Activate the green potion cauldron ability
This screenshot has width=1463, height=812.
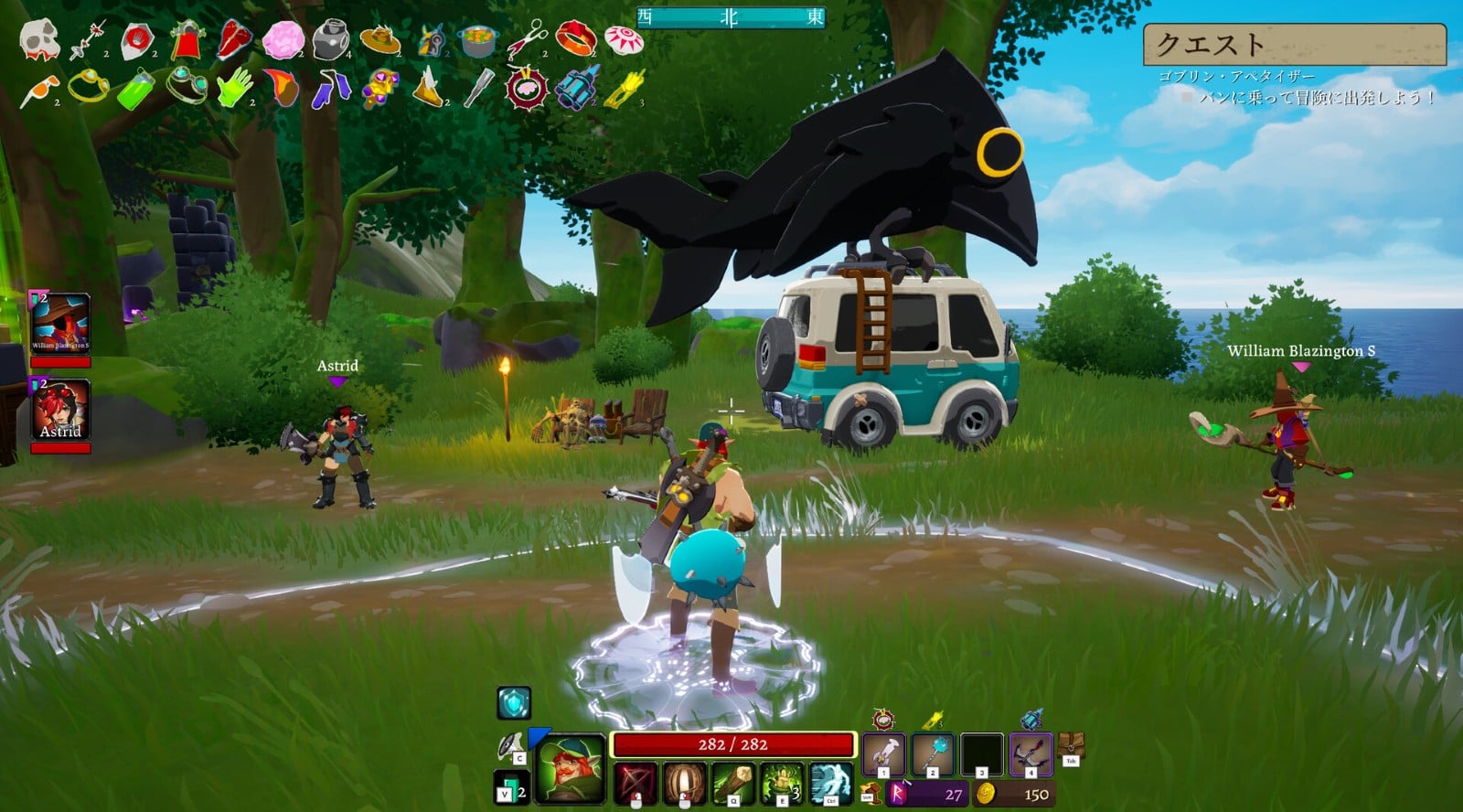782,783
